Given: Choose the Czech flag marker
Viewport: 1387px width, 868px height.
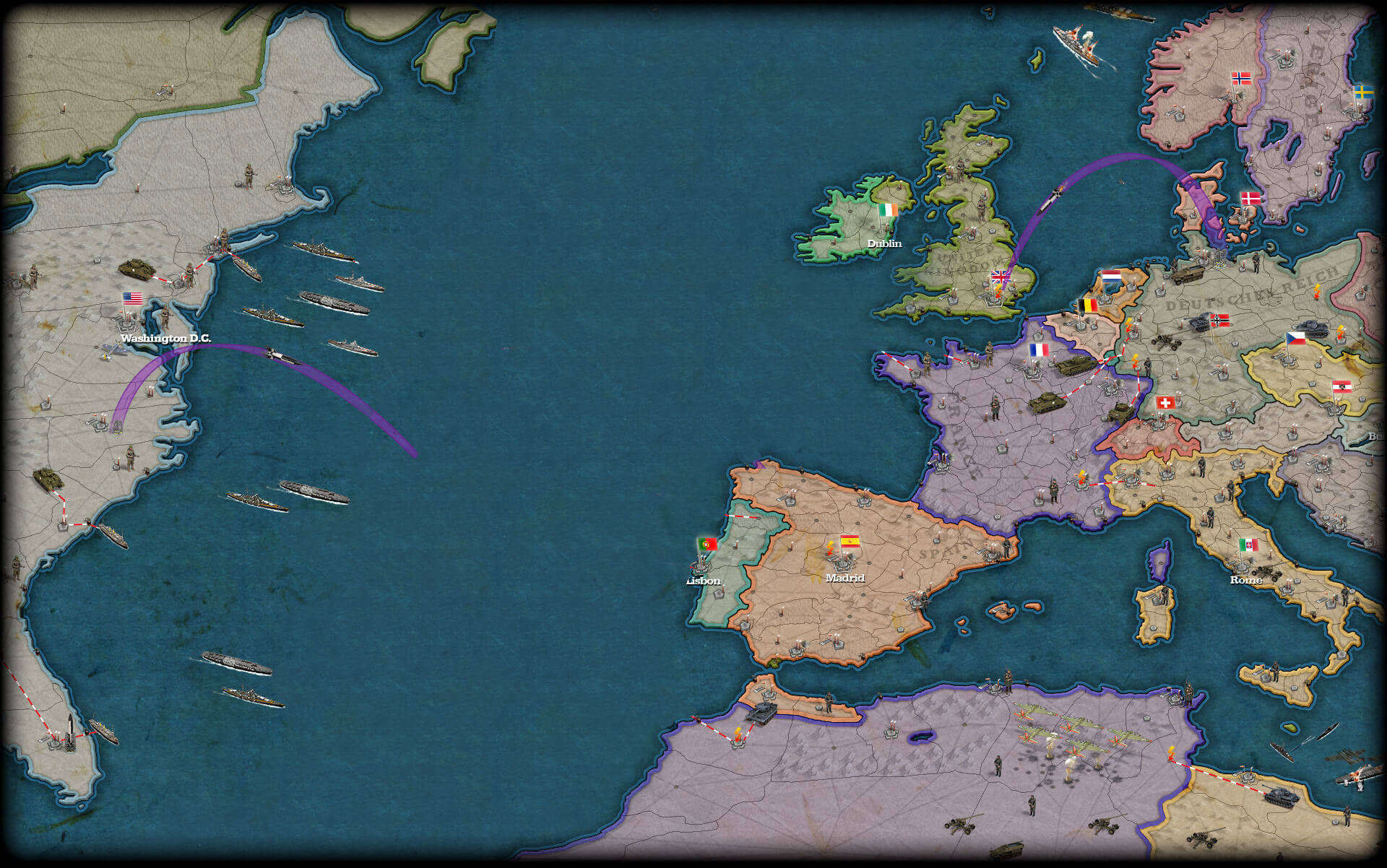Looking at the screenshot, I should click(1296, 337).
